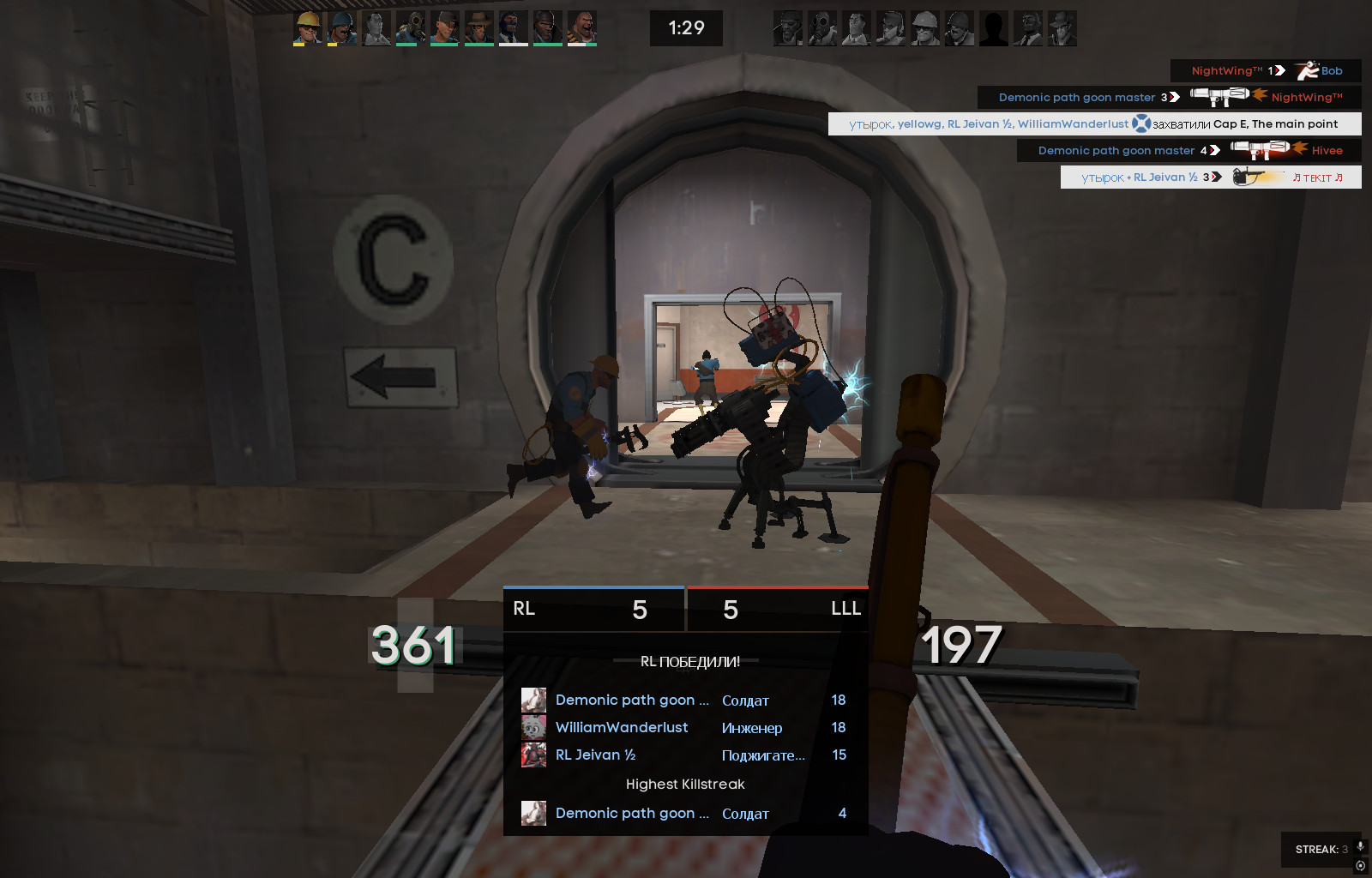Click the flamethrower kill on TEKIT entry
Screen dimensions: 1372x878
point(1211,177)
